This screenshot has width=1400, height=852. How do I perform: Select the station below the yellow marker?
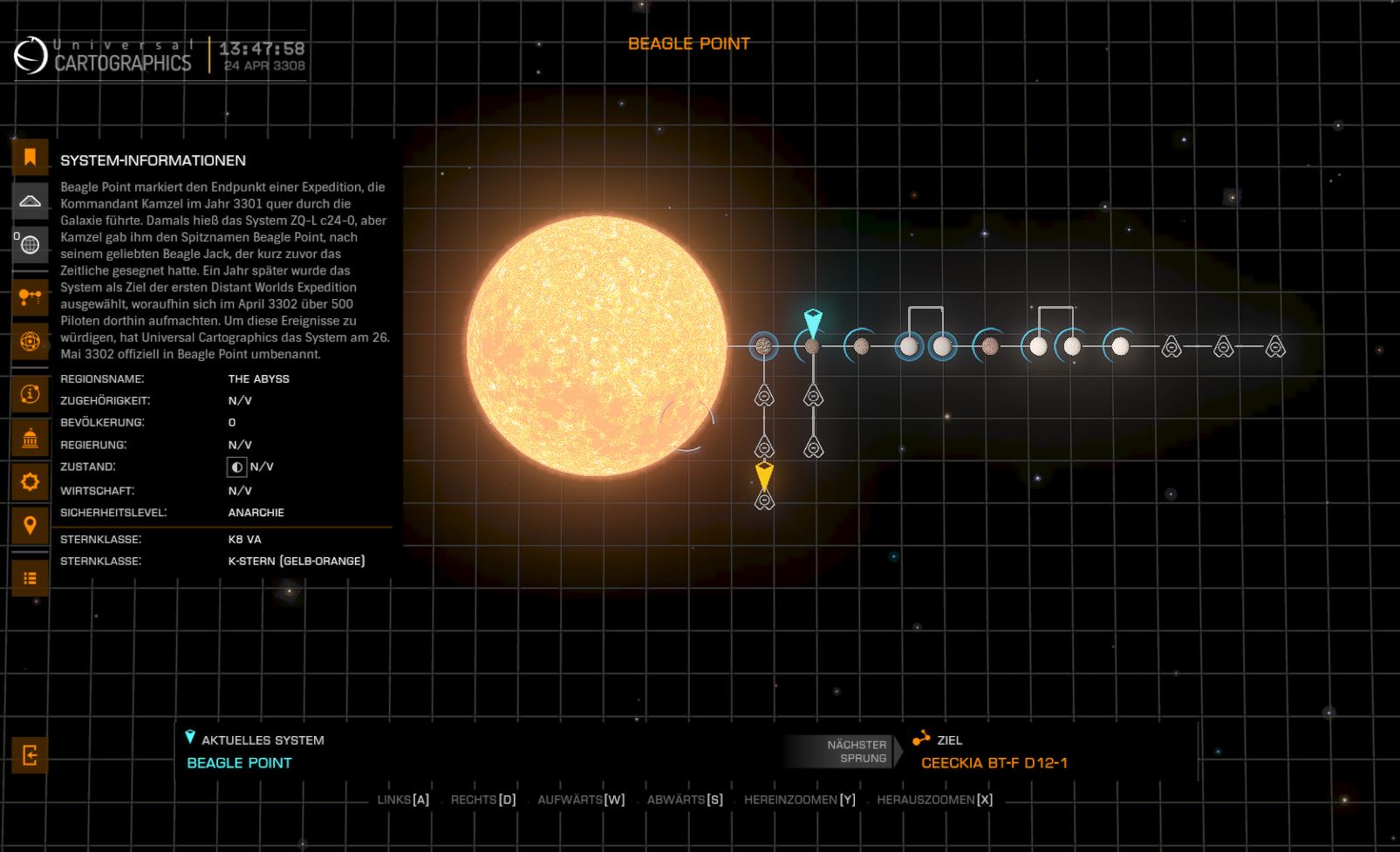[x=764, y=501]
